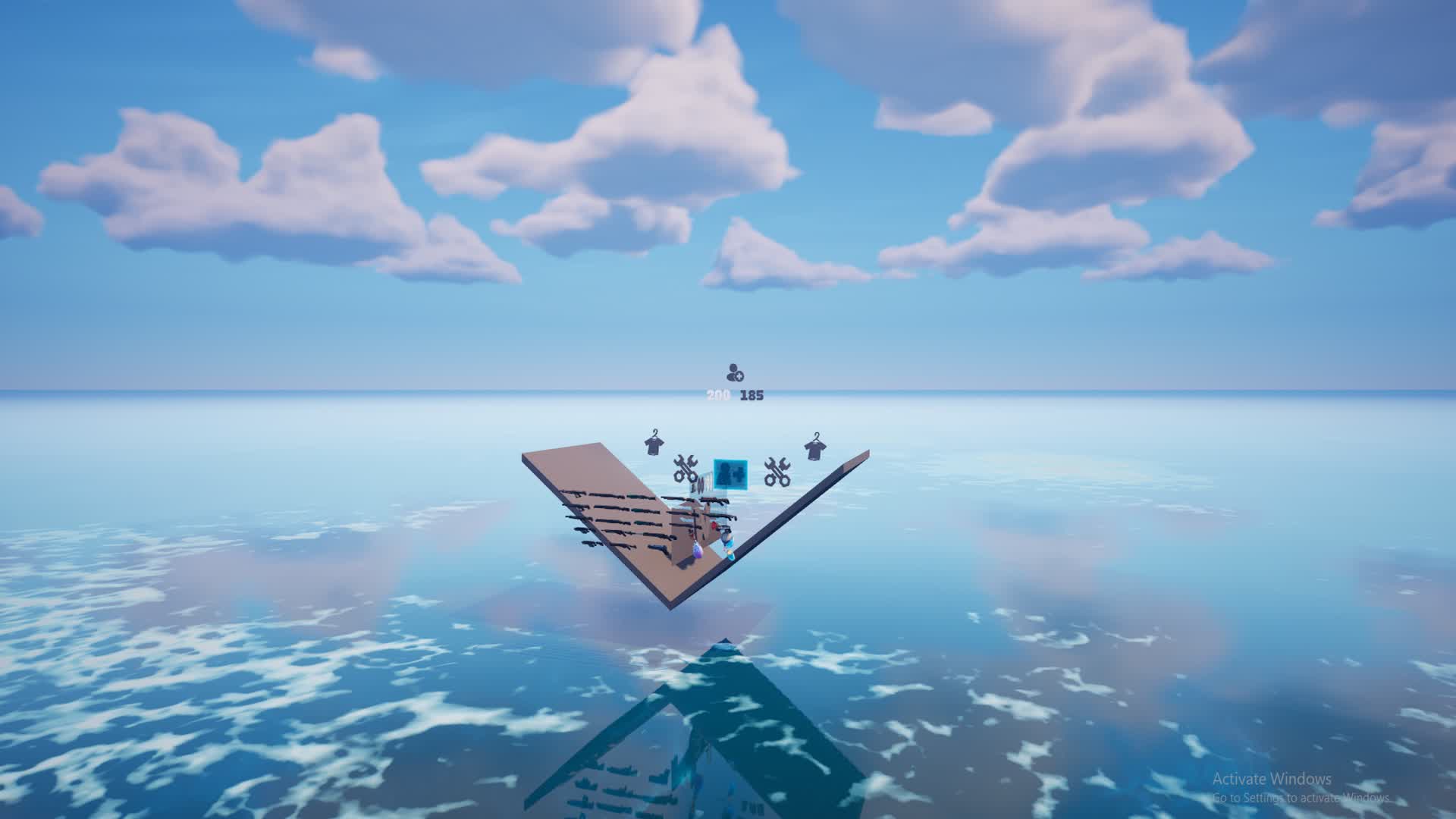
Task: Pick the purple shield potion item
Action: (697, 551)
